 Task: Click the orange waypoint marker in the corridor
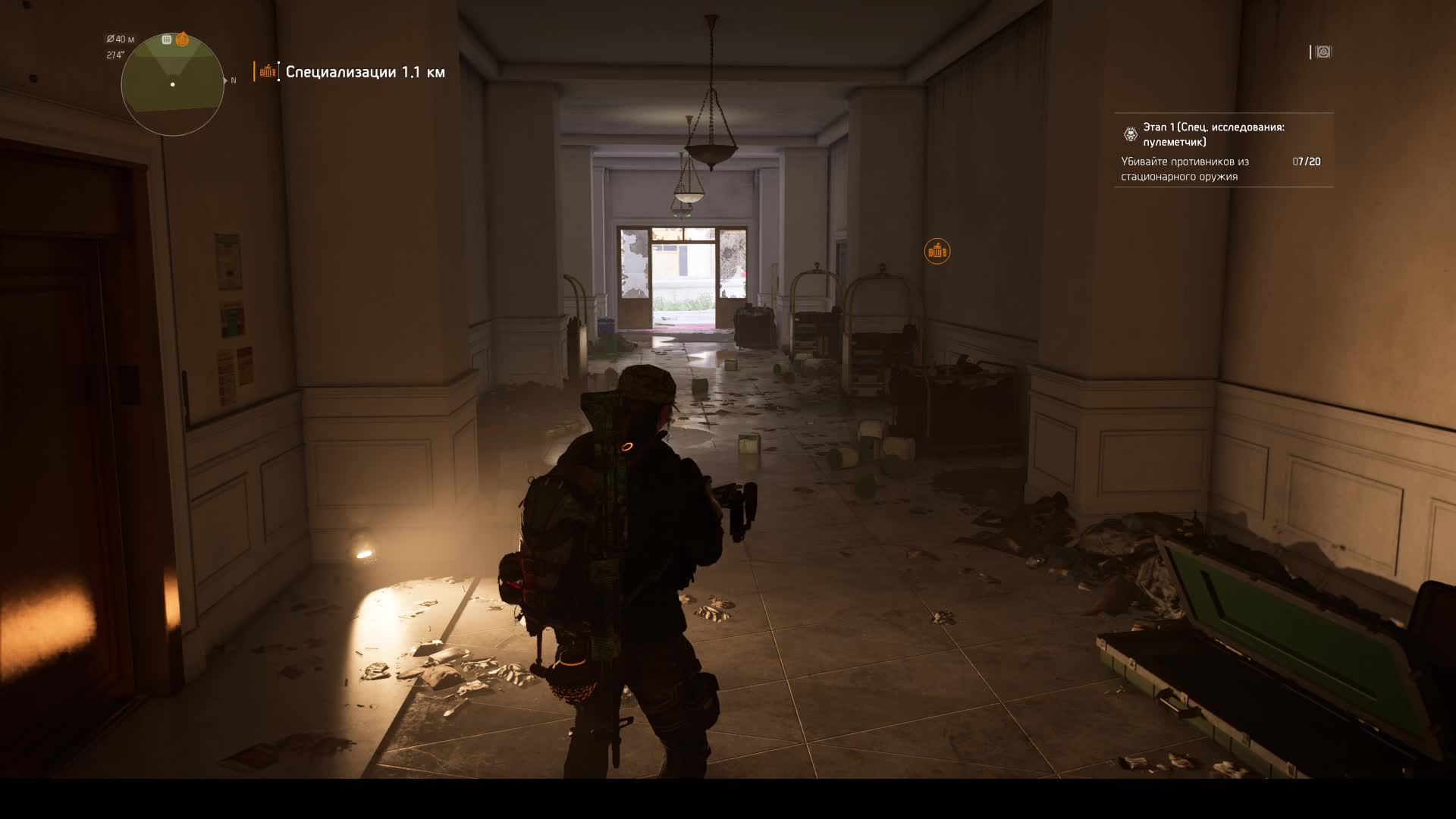(x=939, y=249)
